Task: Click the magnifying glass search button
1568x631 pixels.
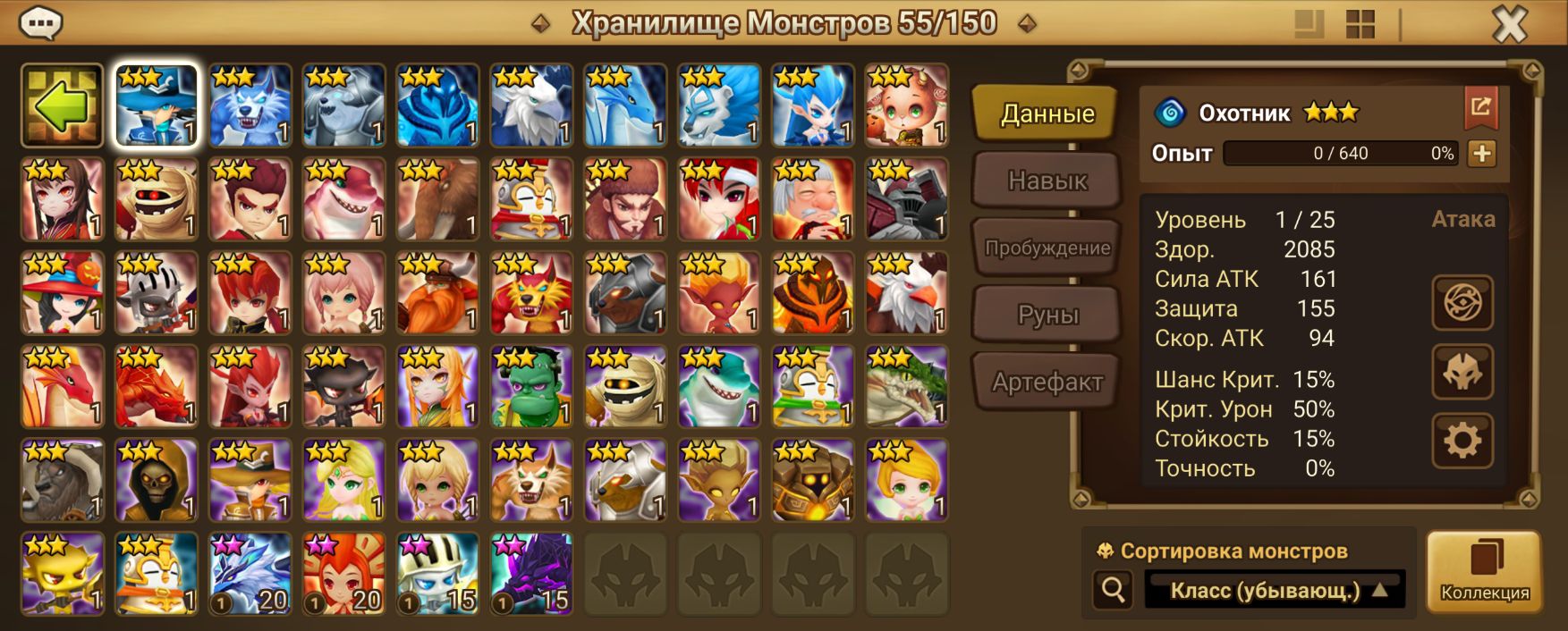Action: click(x=1113, y=590)
